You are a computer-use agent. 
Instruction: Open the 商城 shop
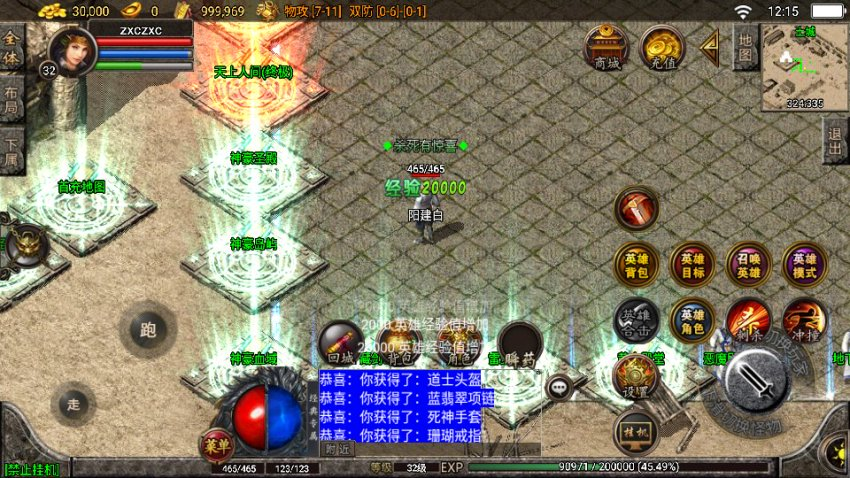pyautogui.click(x=607, y=47)
